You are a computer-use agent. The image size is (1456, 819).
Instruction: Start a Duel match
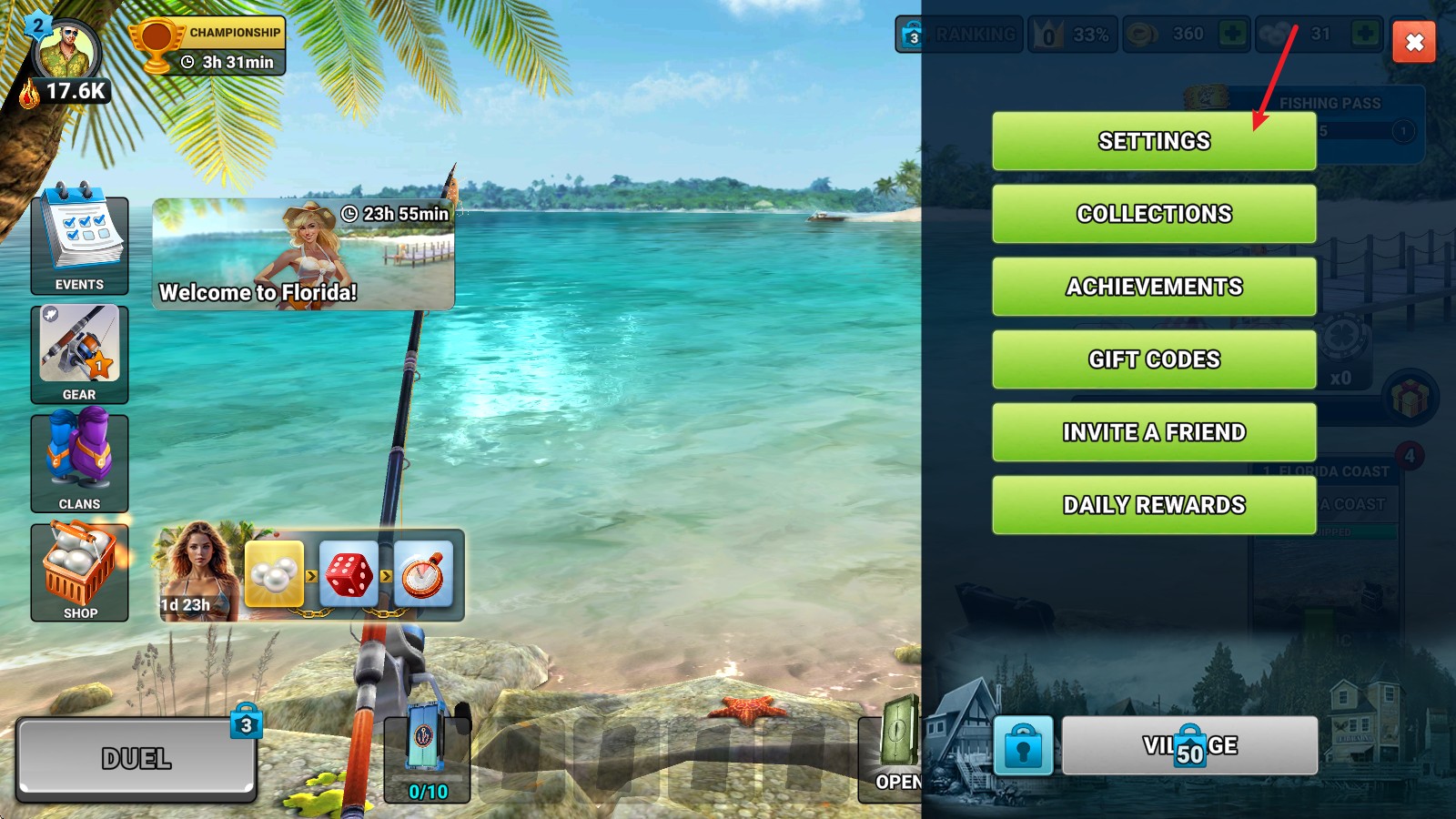pyautogui.click(x=136, y=758)
